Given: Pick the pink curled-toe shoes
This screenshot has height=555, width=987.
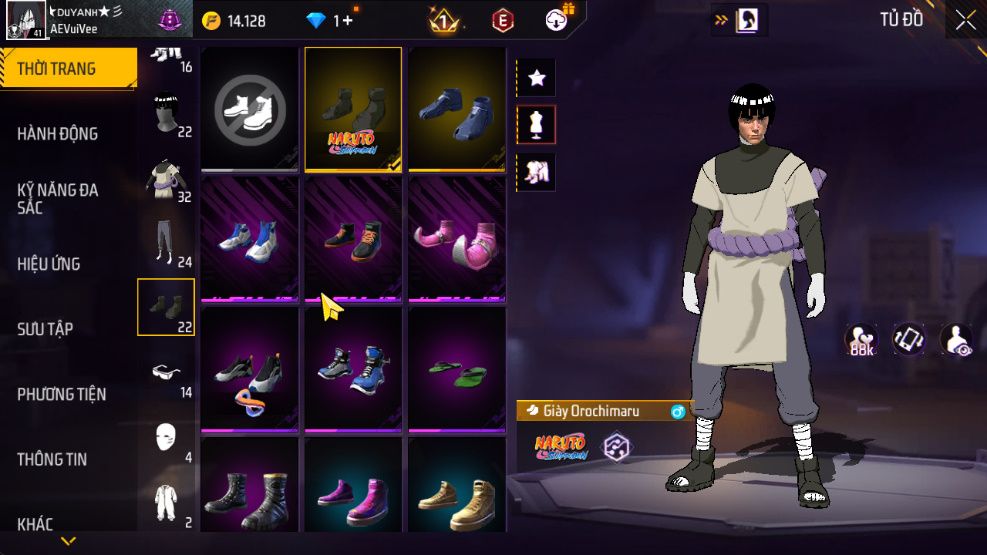Looking at the screenshot, I should [456, 239].
